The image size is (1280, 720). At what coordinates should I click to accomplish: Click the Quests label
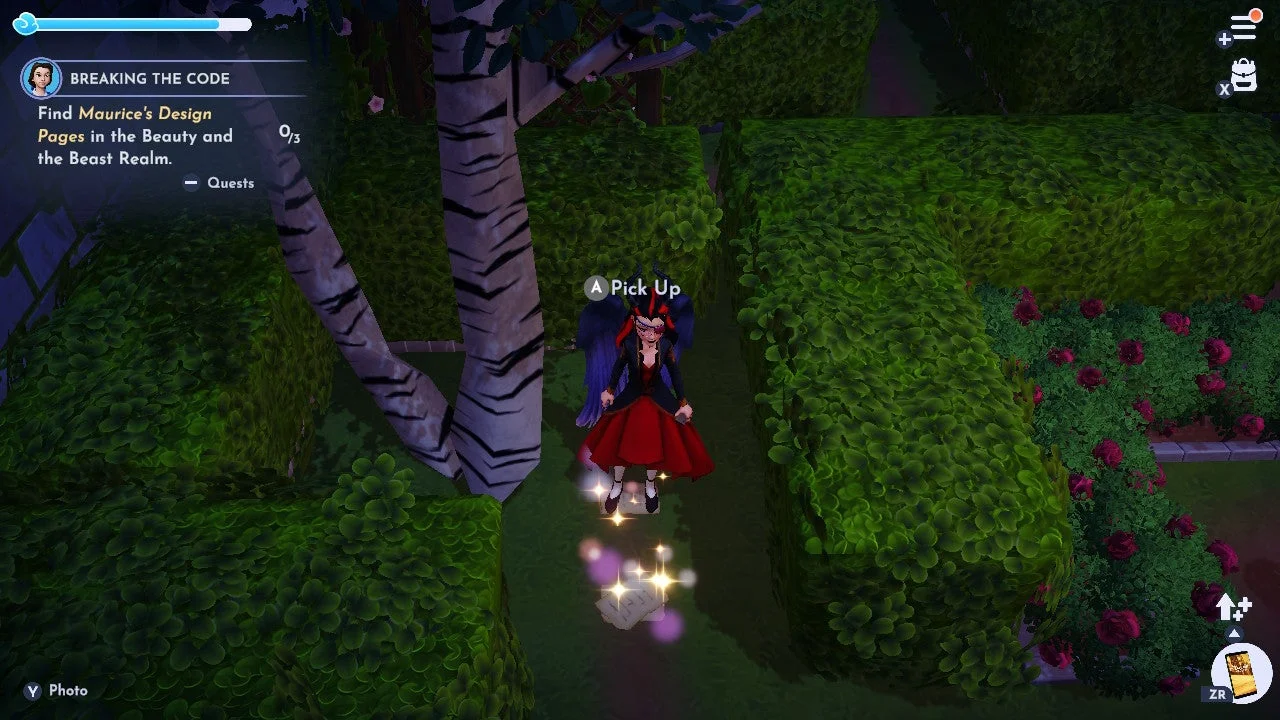[230, 183]
